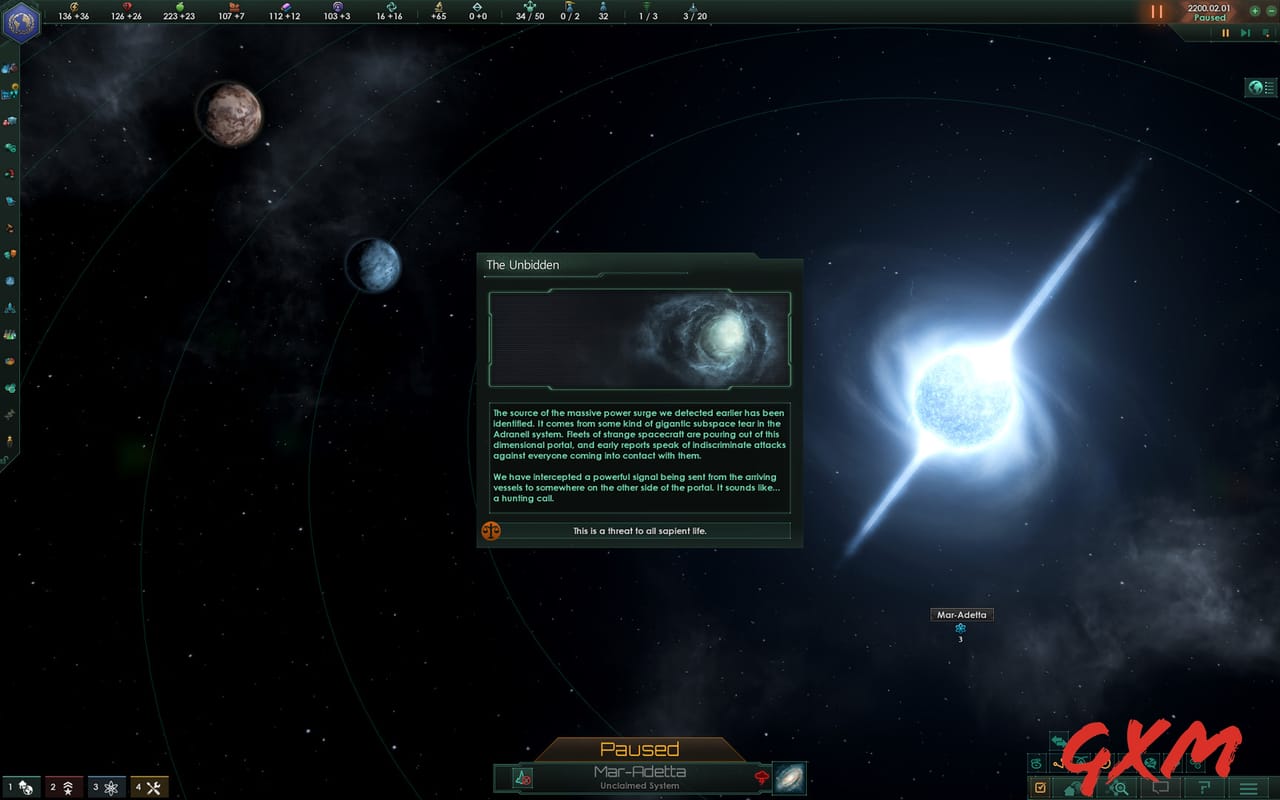Choose the response 'This is a threat to all sapient life'
Screen dimensions: 1280x800
640,531
